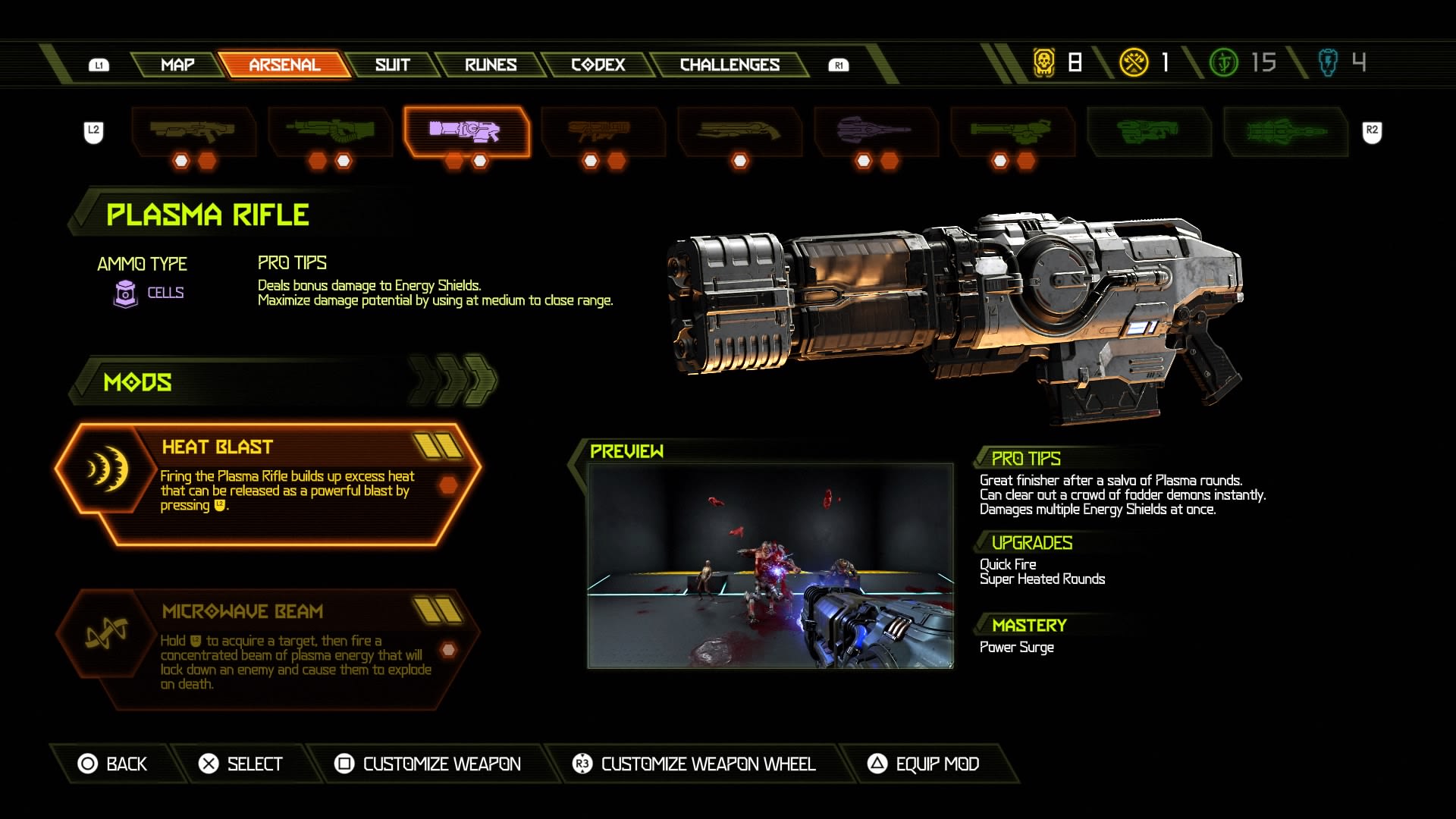Switch to the Map tab
Image resolution: width=1456 pixels, height=819 pixels.
[177, 65]
